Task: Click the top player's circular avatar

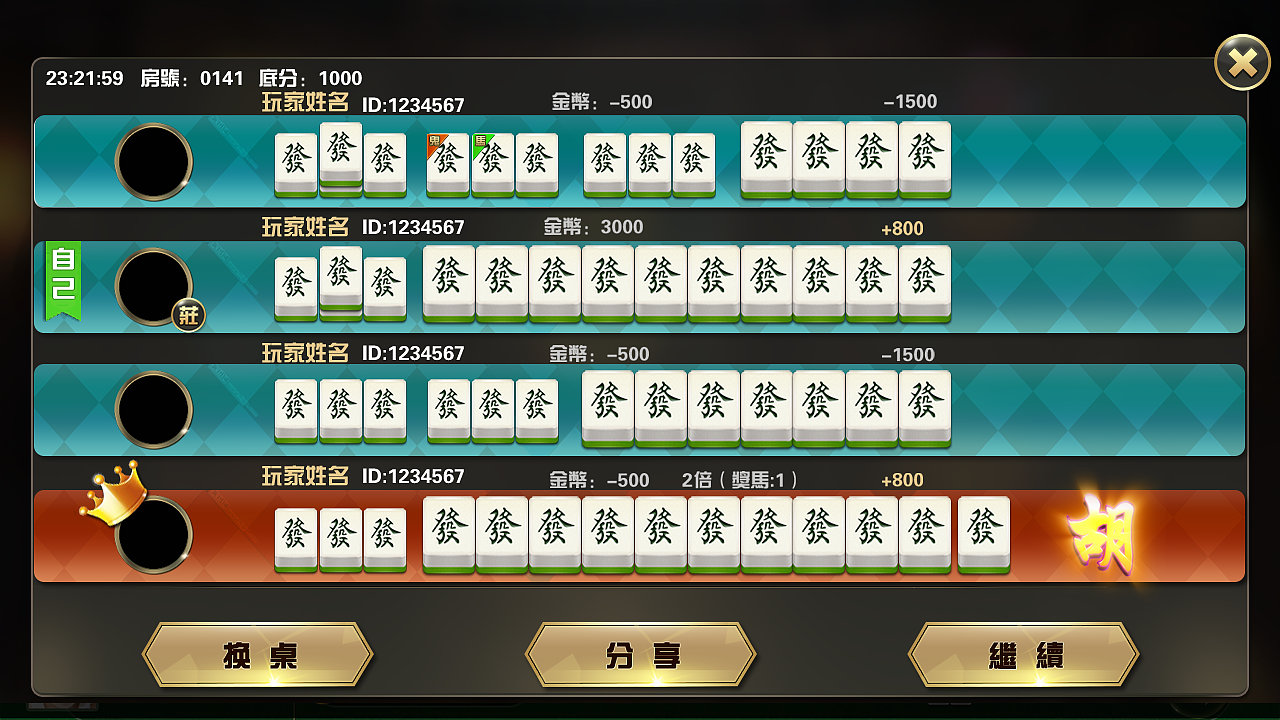Action: [x=155, y=161]
